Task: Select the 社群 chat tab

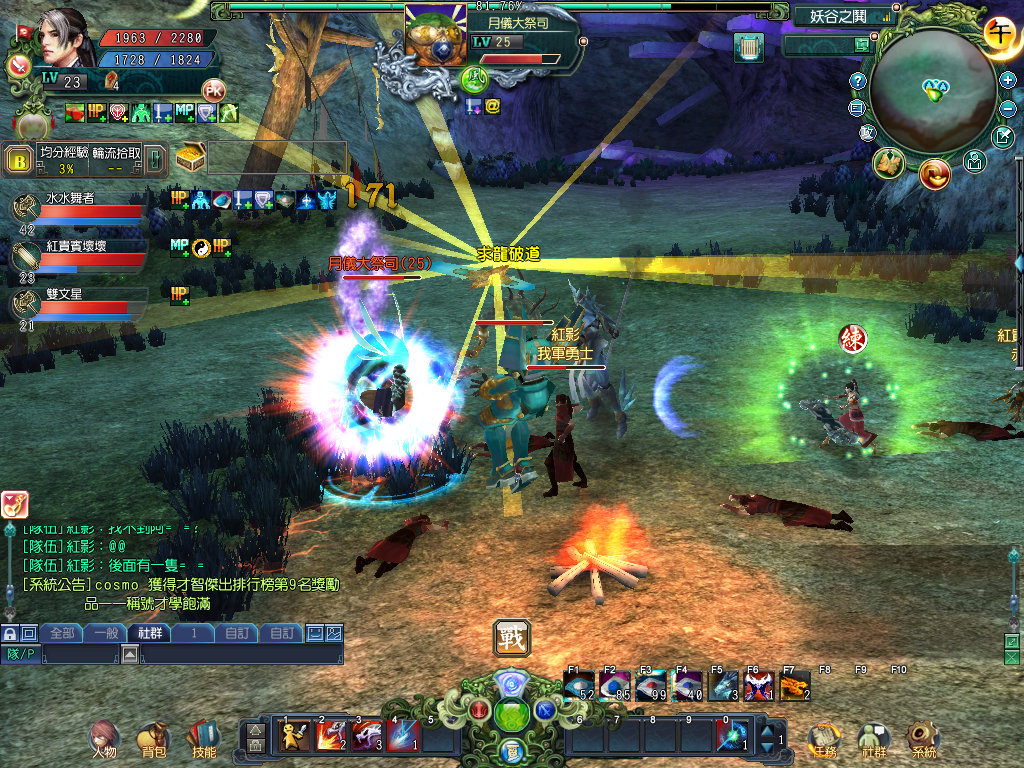Action: (150, 633)
